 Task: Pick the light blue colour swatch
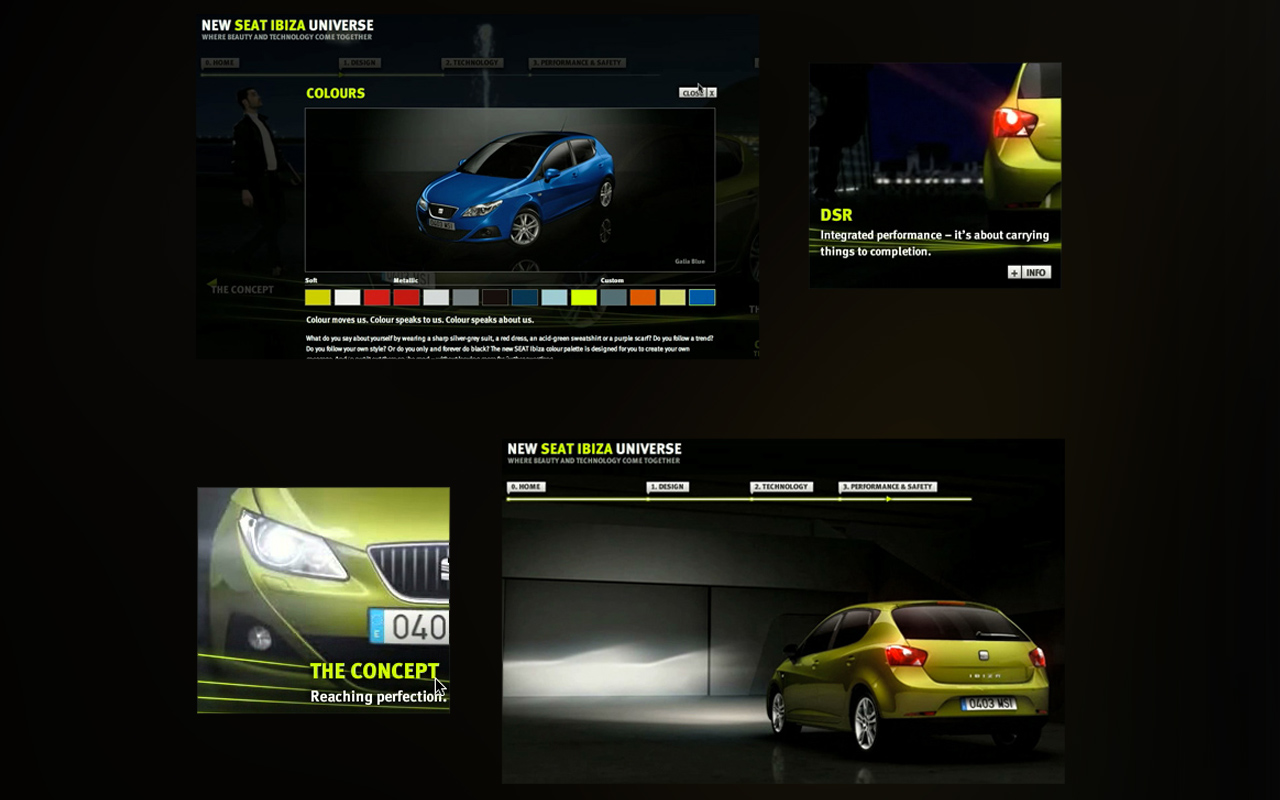(x=554, y=297)
